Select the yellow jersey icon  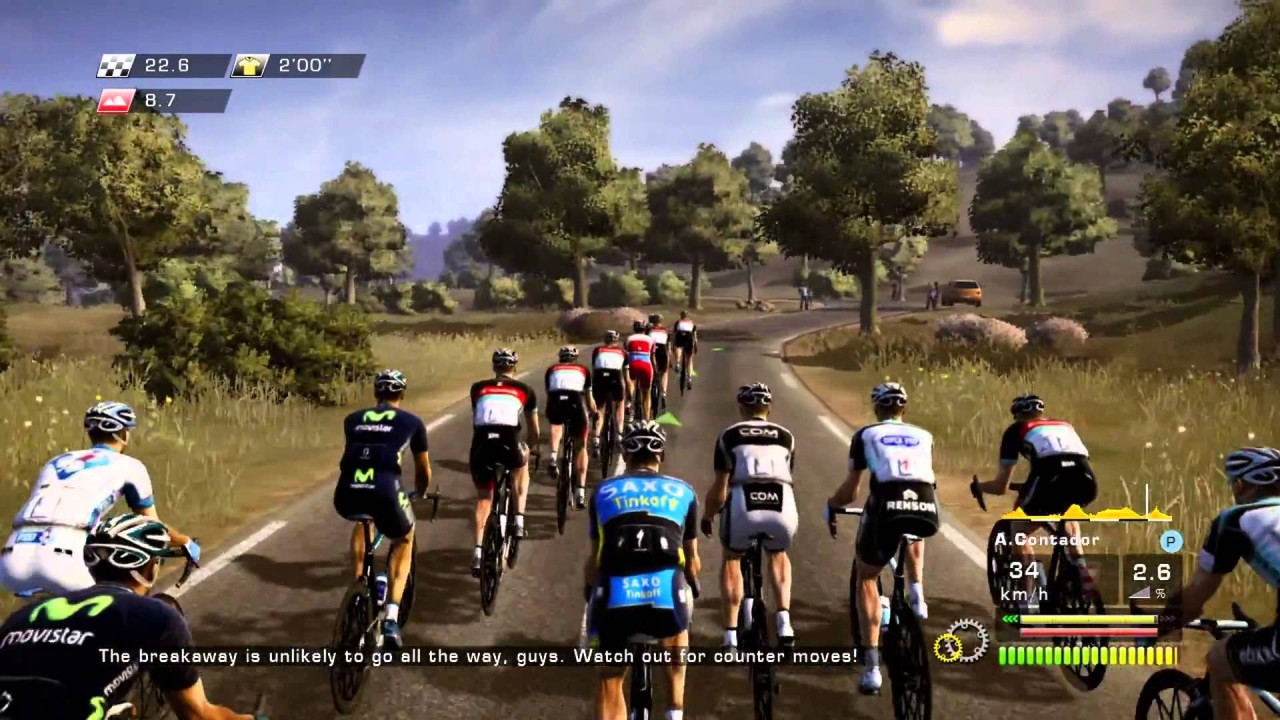pyautogui.click(x=249, y=66)
